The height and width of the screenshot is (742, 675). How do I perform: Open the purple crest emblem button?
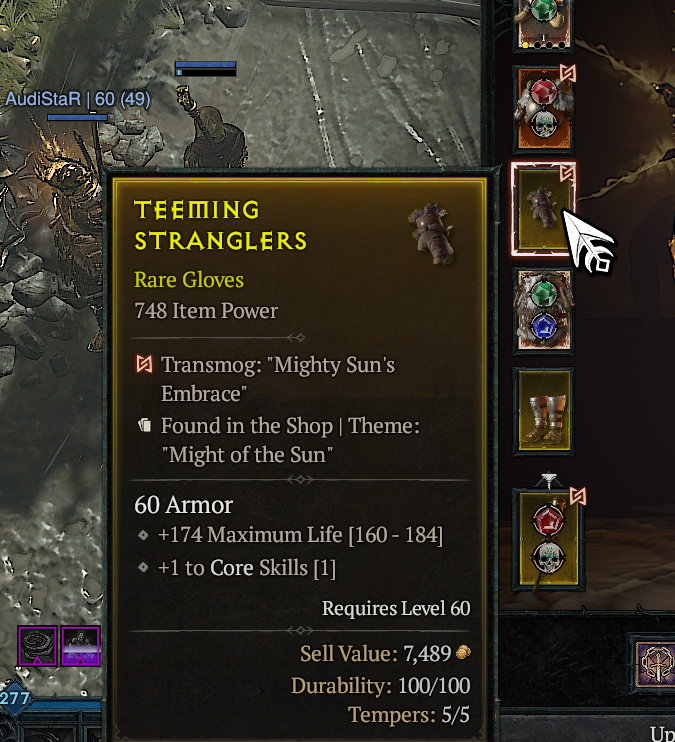click(x=656, y=662)
